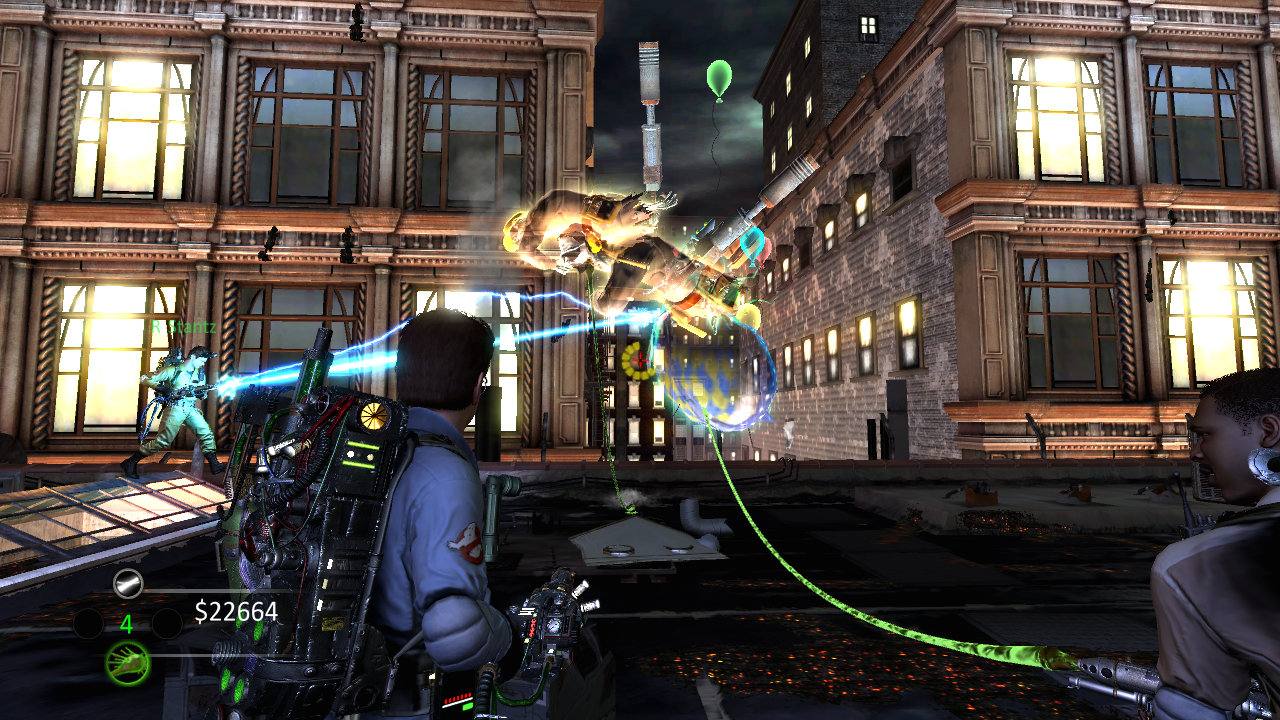The image size is (1280, 720).
Task: Click the green 4 ammo counter
Action: (126, 624)
